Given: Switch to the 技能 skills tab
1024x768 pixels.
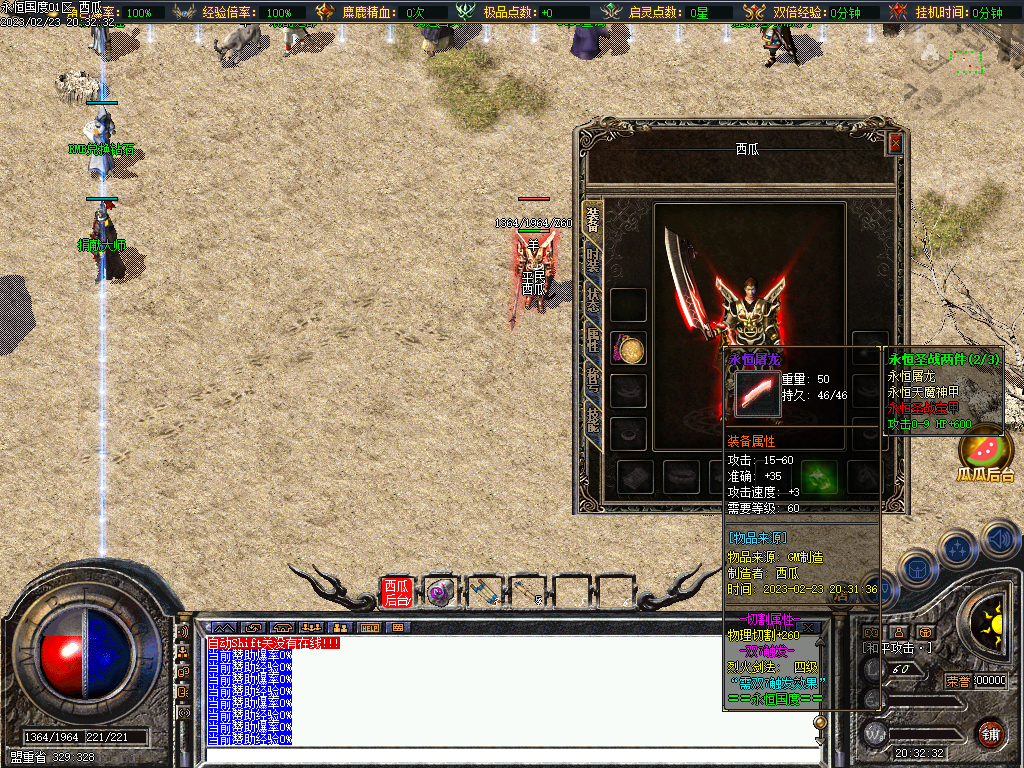Looking at the screenshot, I should [593, 418].
